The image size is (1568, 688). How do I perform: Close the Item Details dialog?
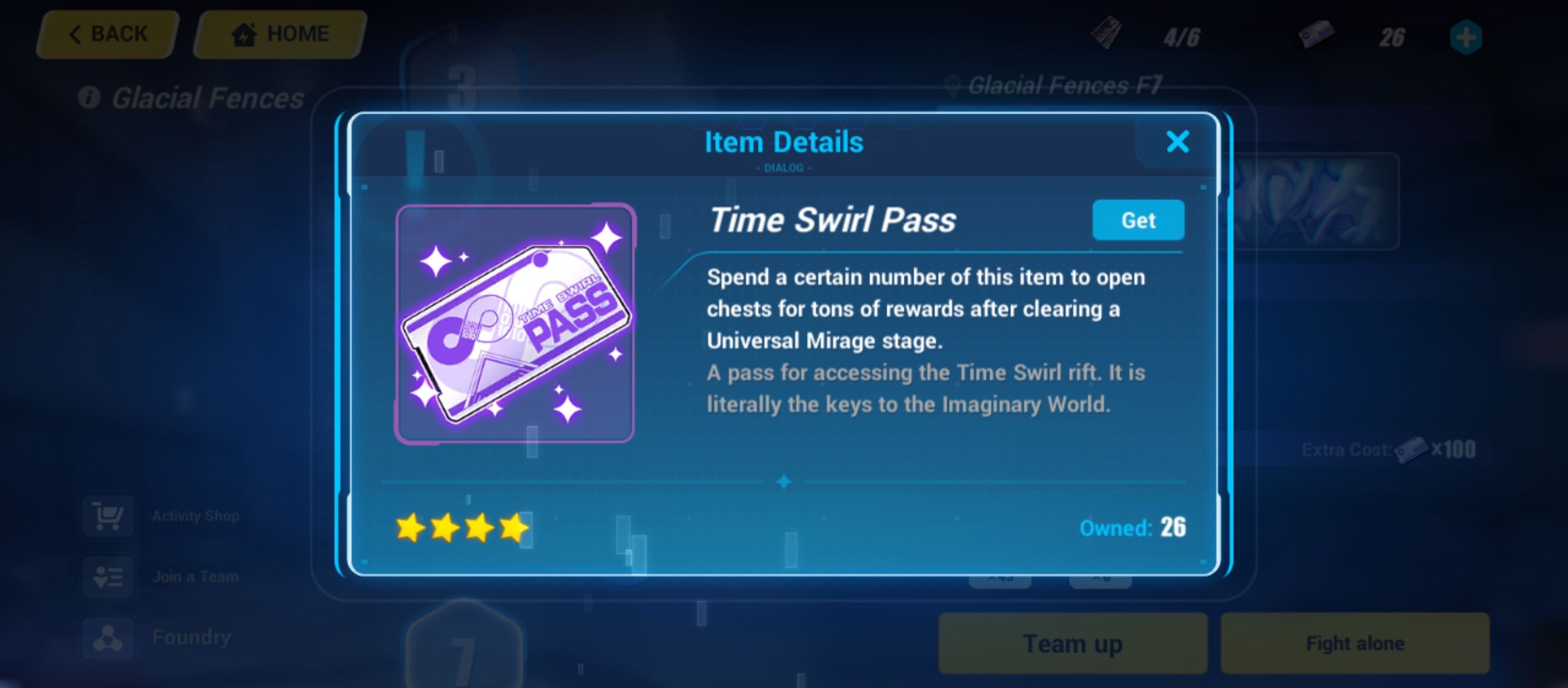pyautogui.click(x=1178, y=142)
